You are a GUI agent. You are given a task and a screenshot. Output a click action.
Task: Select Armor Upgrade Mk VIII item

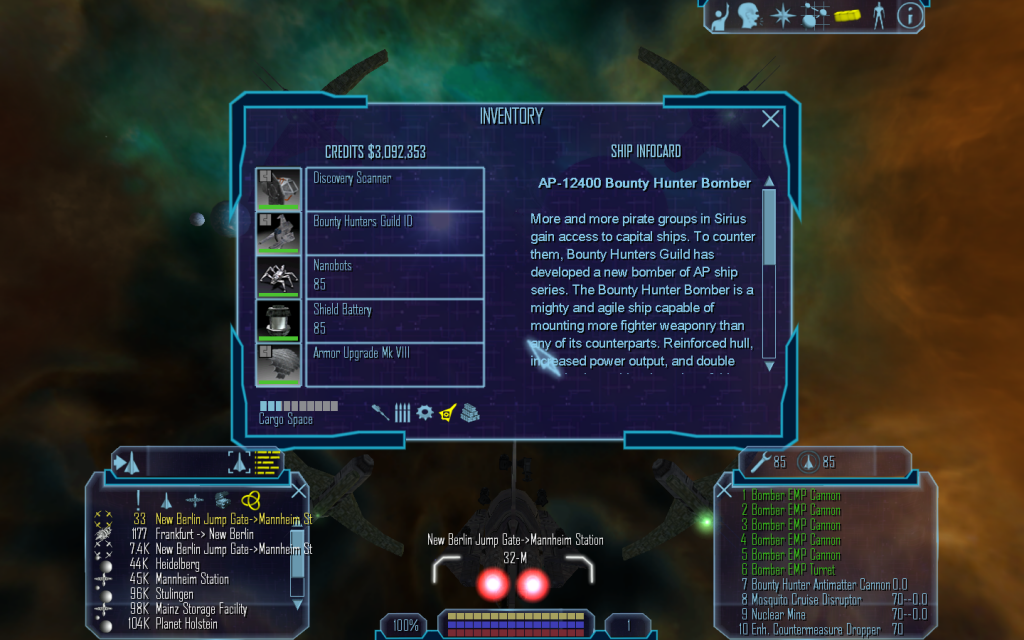pyautogui.click(x=395, y=363)
